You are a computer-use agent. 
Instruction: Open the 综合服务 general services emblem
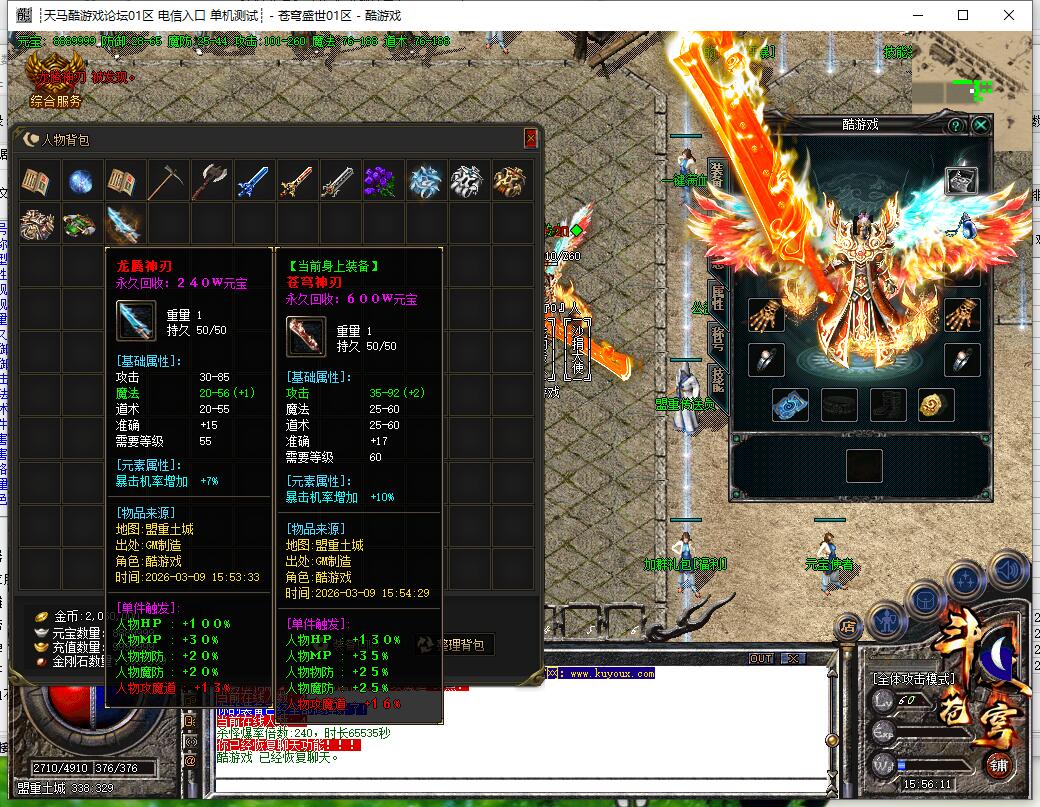pyautogui.click(x=56, y=82)
